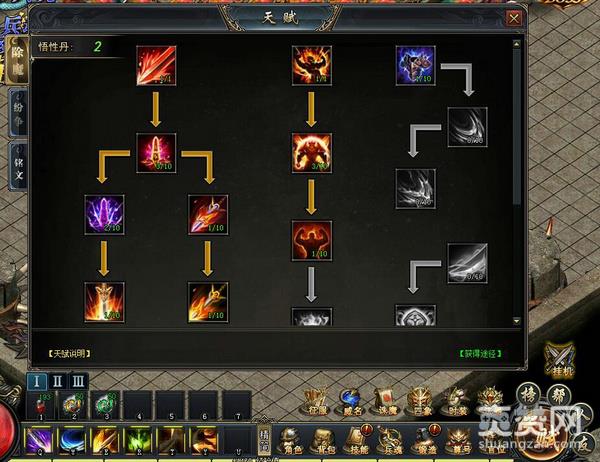Toggle 挂机 auto-battle button
600x462 pixels.
tap(558, 357)
